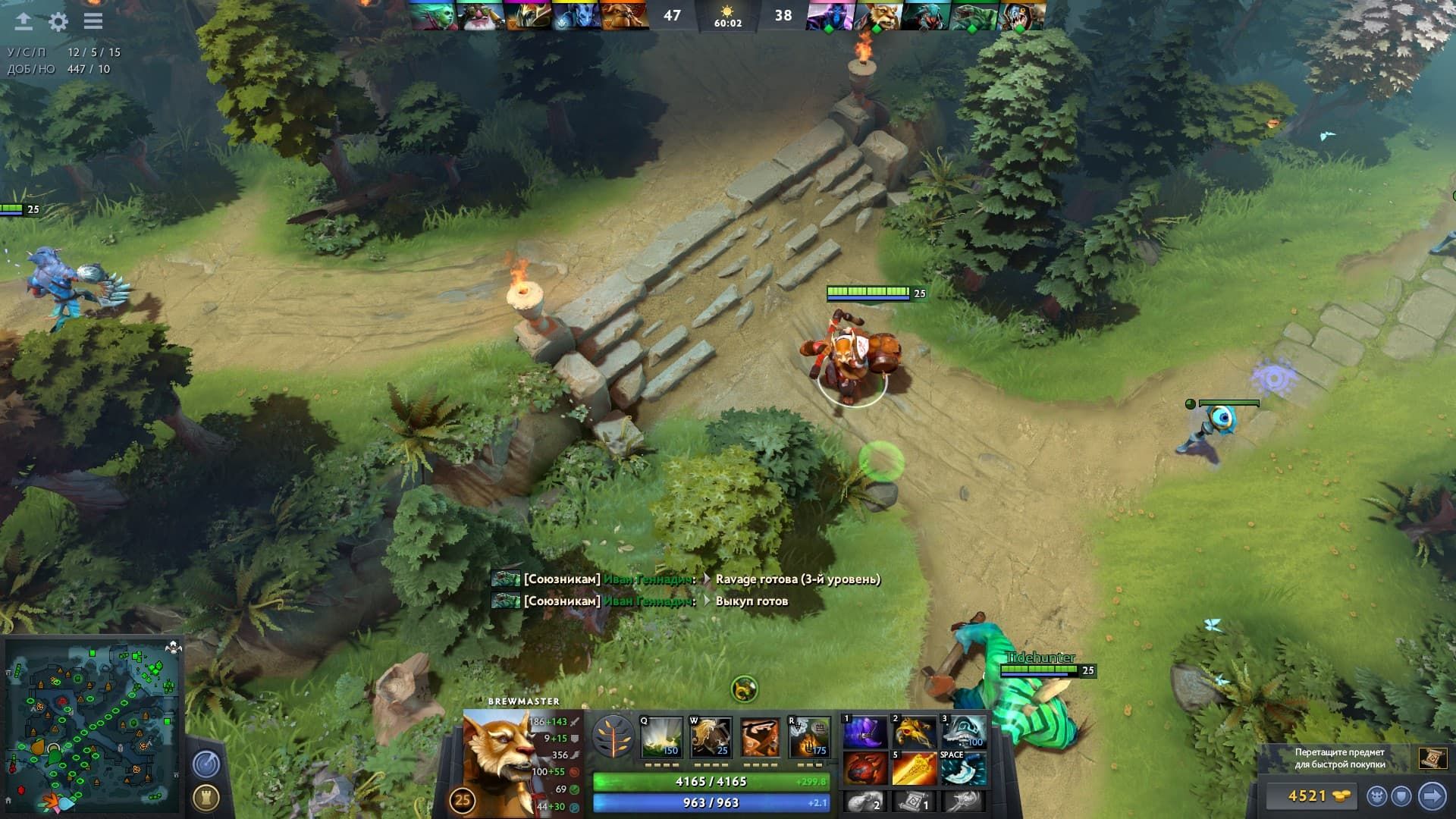Open the main menu hamburger icon
This screenshot has height=819, width=1456.
tap(93, 21)
